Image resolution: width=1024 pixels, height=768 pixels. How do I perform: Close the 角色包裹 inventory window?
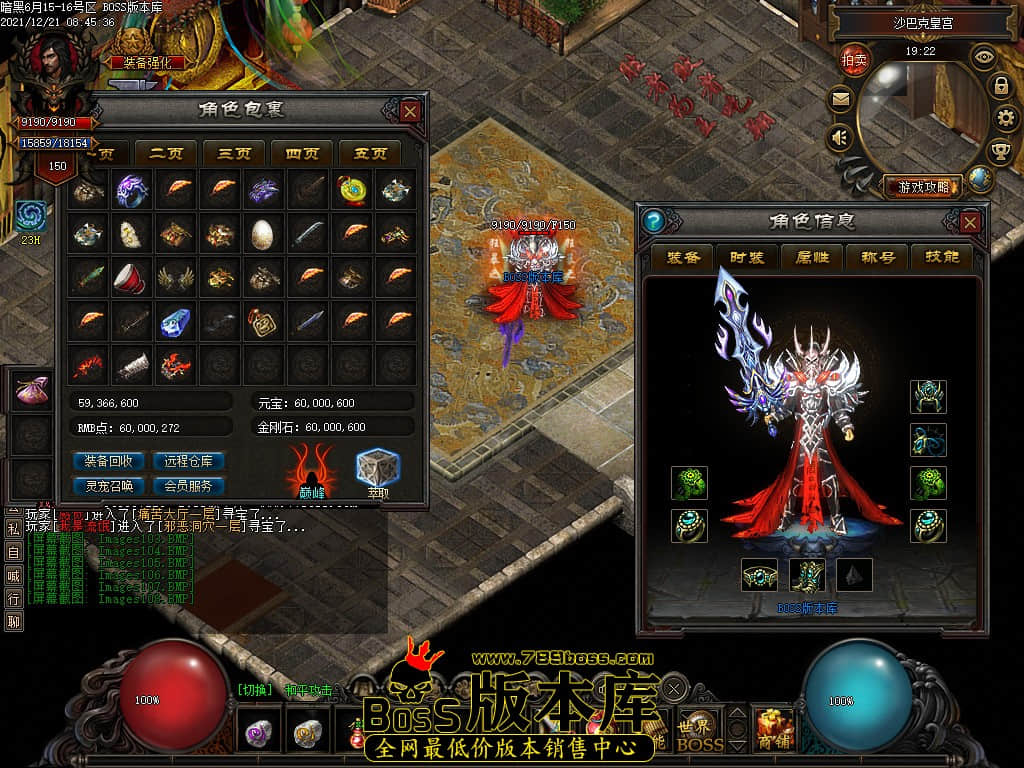(x=410, y=111)
